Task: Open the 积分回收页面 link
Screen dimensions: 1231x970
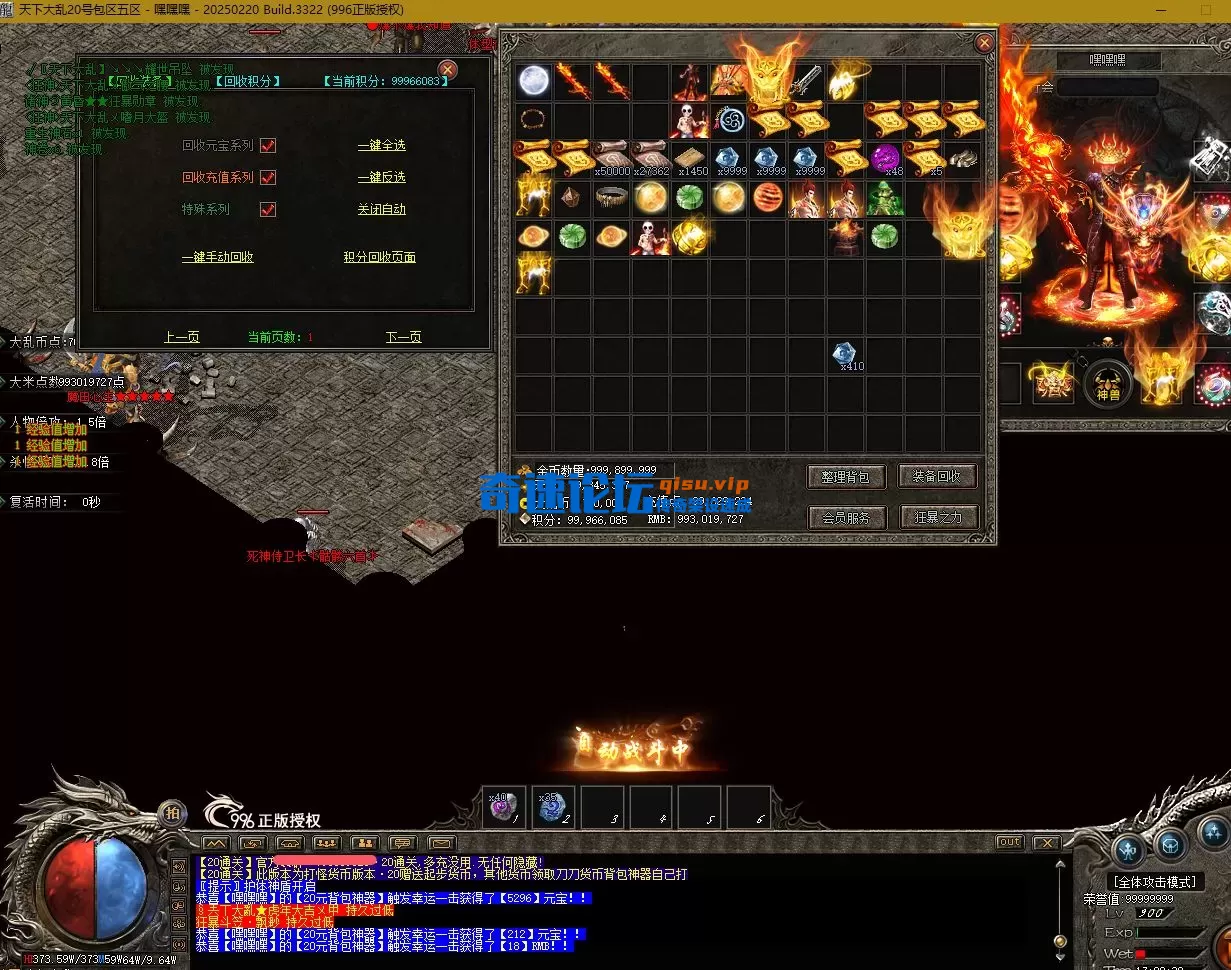Action: pyautogui.click(x=379, y=258)
